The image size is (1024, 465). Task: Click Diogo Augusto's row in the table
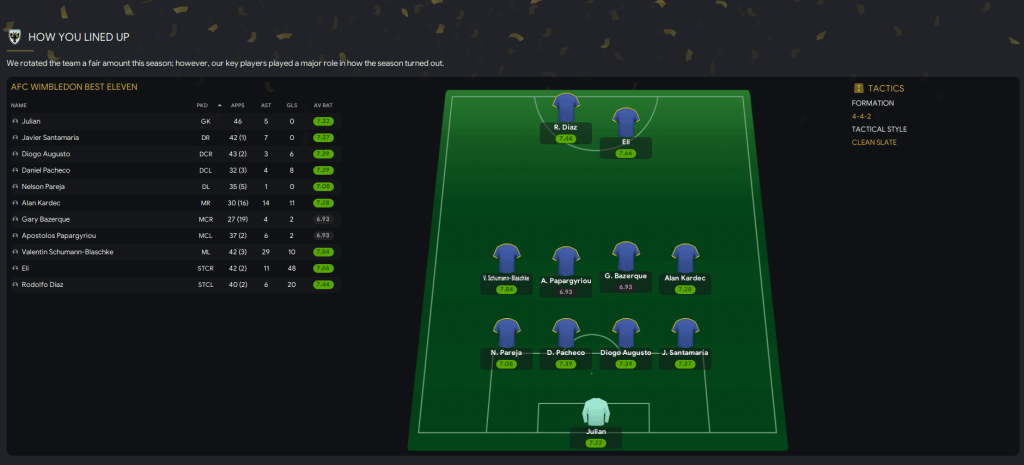48,154
